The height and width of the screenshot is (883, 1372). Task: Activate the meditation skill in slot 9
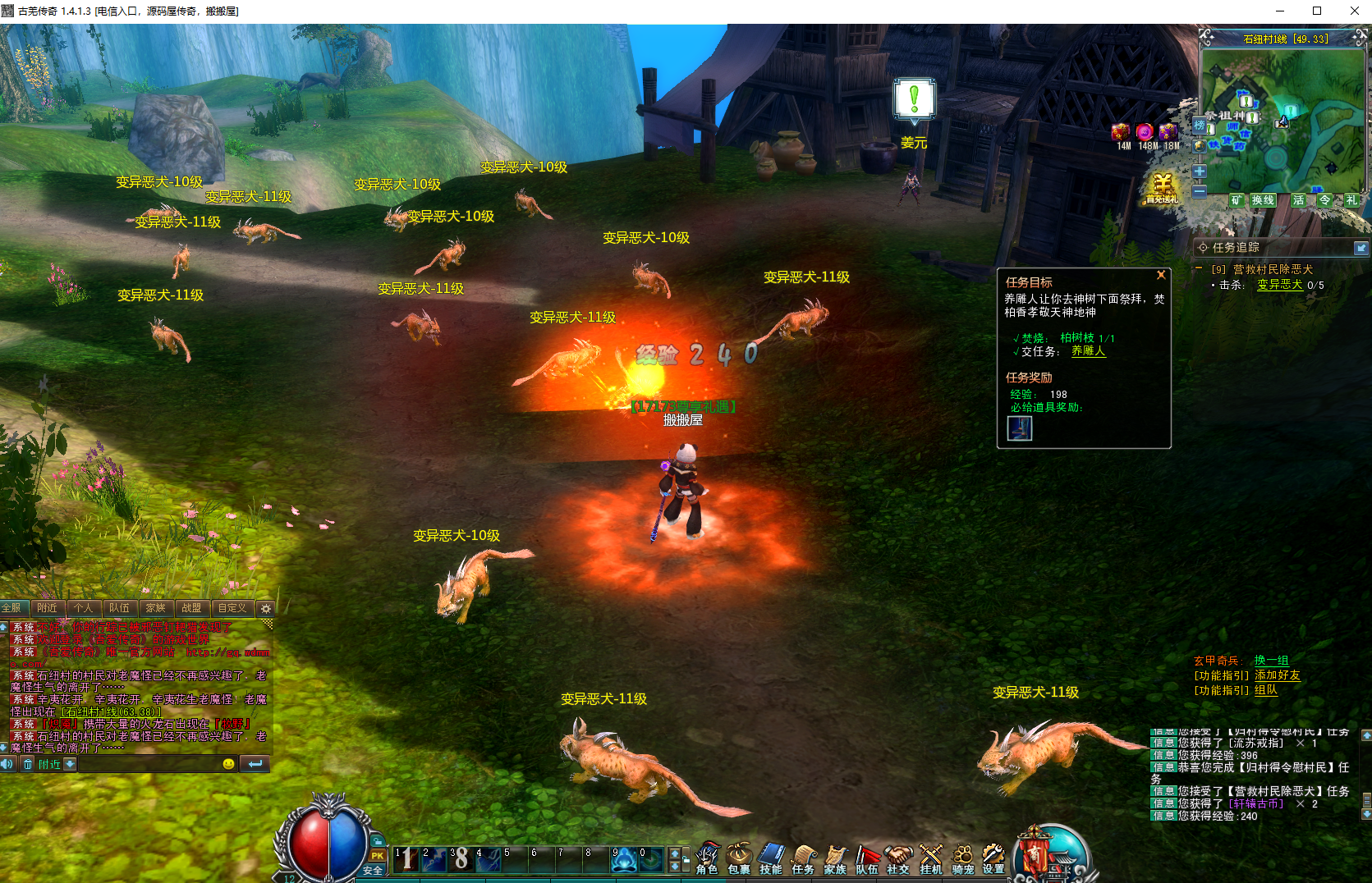(x=624, y=859)
